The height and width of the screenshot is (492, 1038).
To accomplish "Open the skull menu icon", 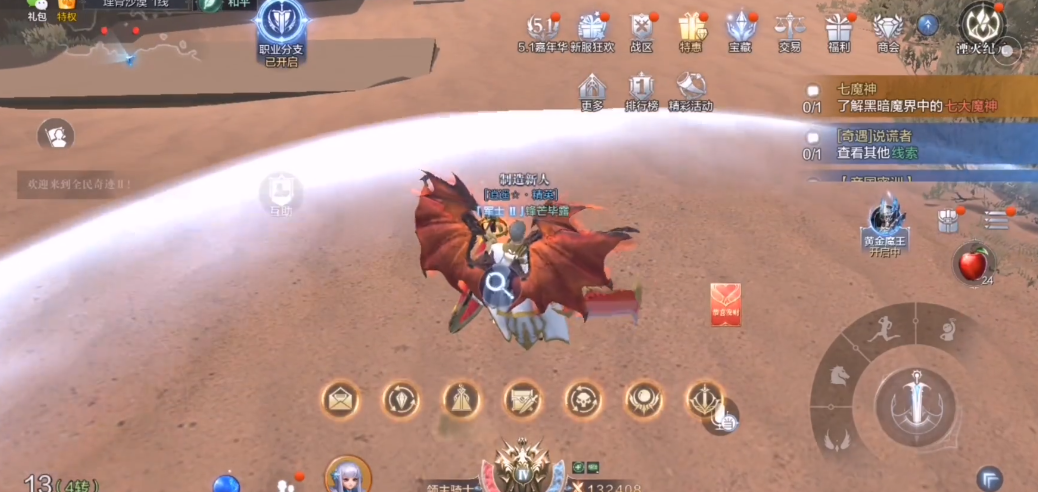I will tap(582, 400).
